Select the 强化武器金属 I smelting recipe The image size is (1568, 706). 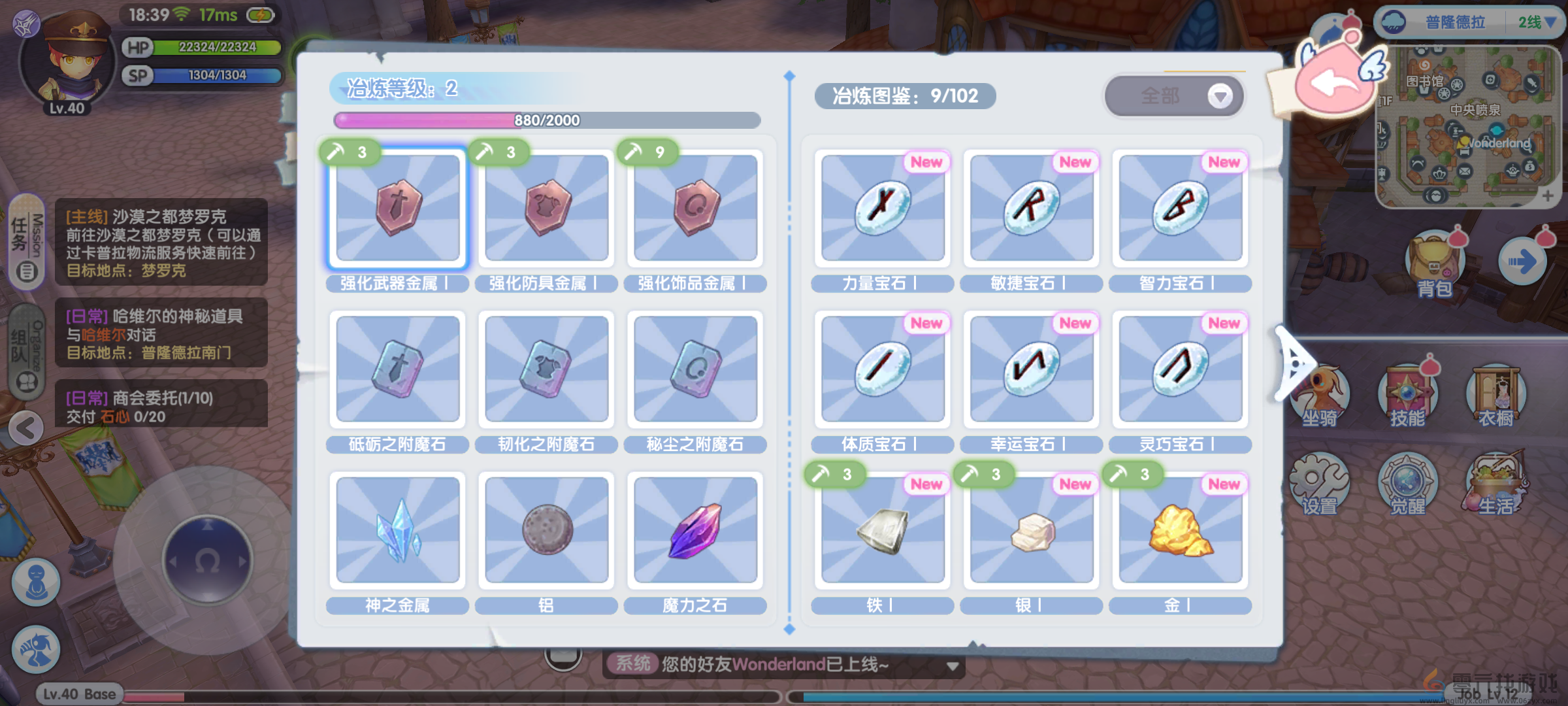(398, 207)
